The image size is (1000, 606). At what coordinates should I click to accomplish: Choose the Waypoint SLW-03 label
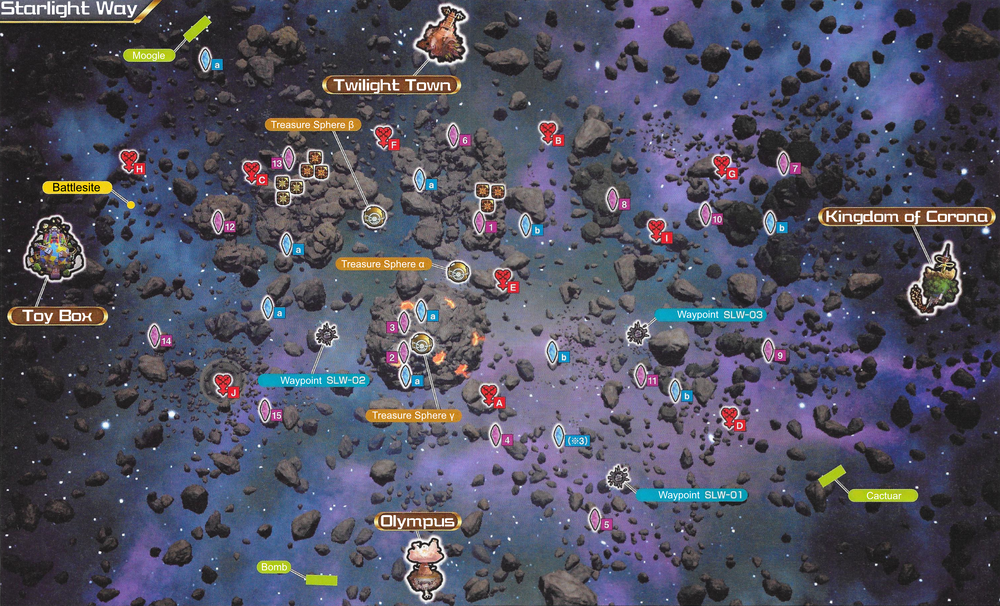pos(712,315)
